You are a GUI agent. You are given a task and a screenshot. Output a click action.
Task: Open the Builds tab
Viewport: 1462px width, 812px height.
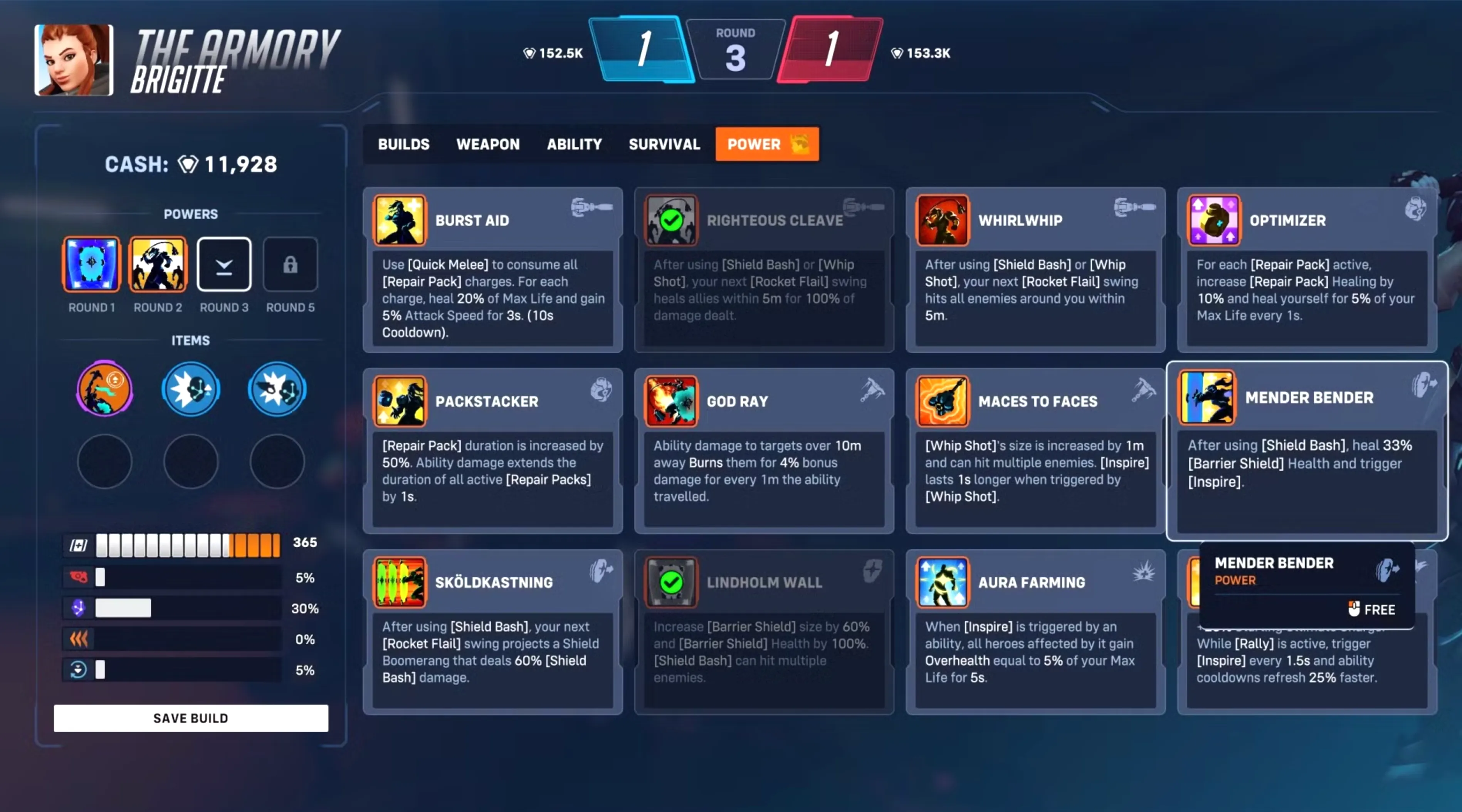click(x=403, y=144)
